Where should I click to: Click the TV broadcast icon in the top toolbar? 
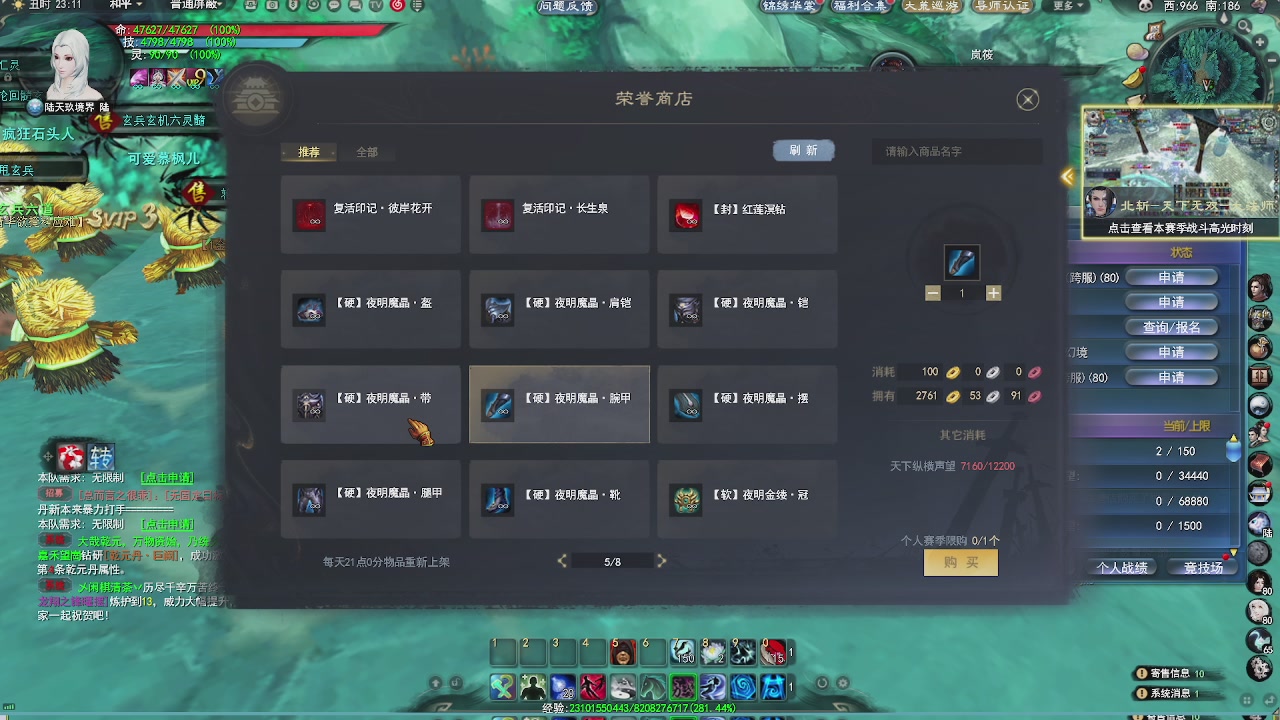(x=375, y=6)
